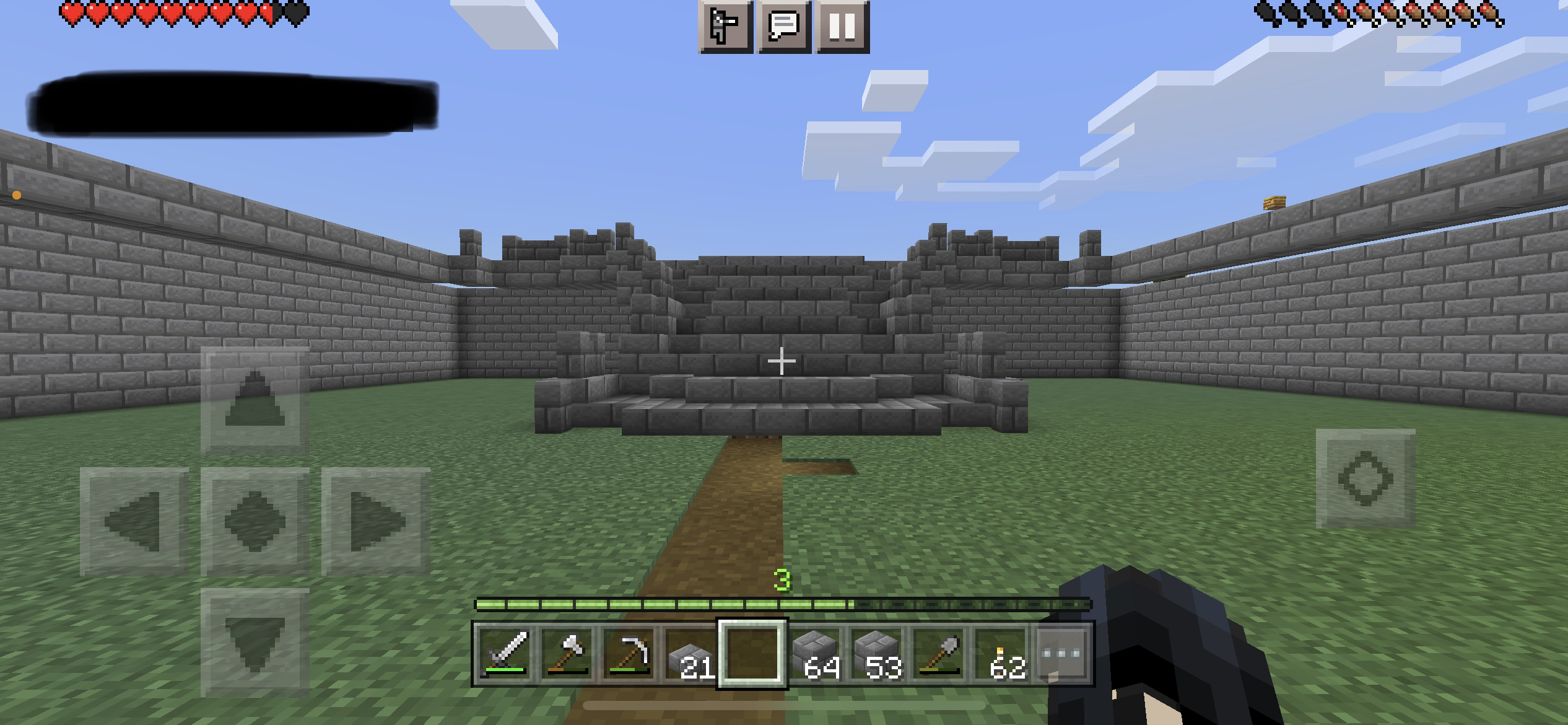The height and width of the screenshot is (725, 1568).
Task: Equip the iron axe from hotbar
Action: tap(567, 654)
